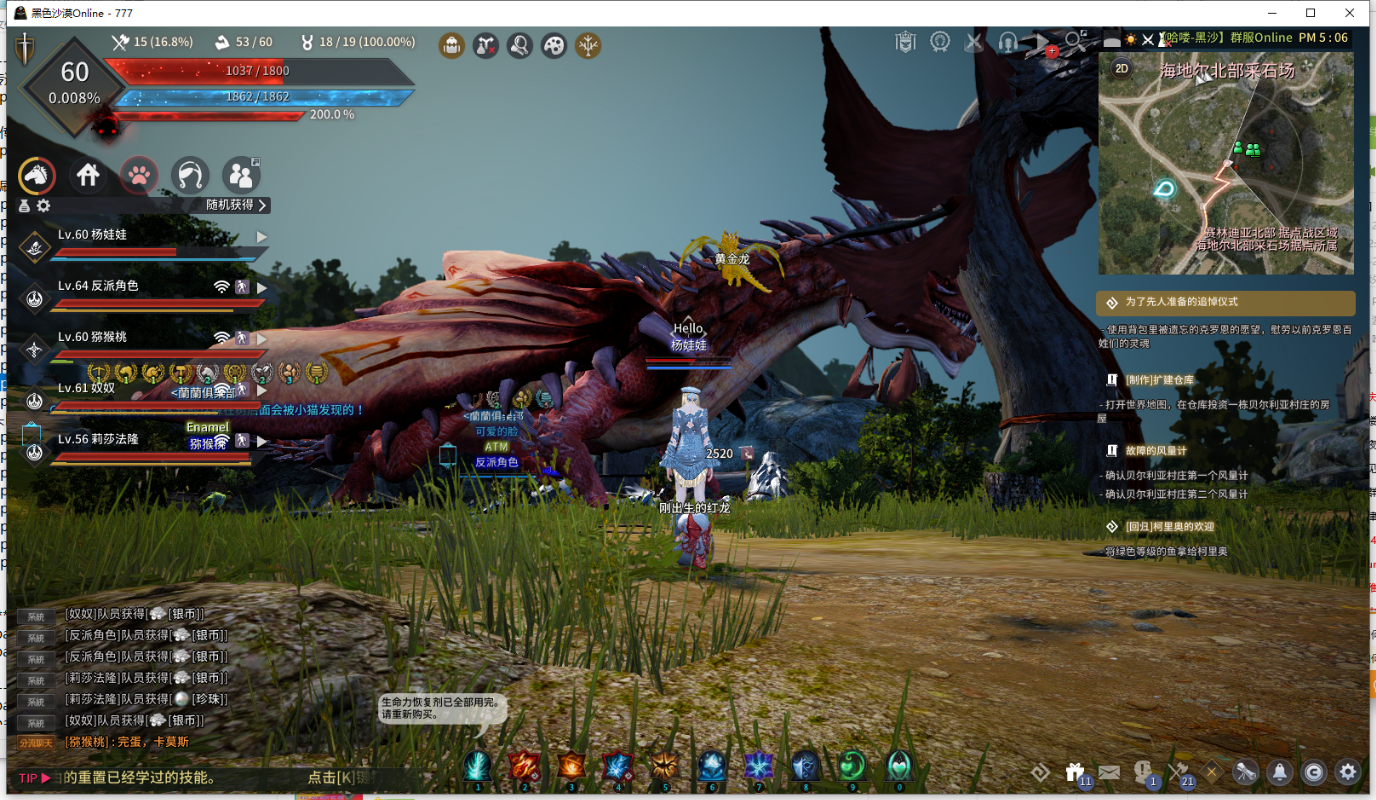Click the 海地尔北部采石场 minimap
Screen dimensions: 1376x800
point(1226,170)
